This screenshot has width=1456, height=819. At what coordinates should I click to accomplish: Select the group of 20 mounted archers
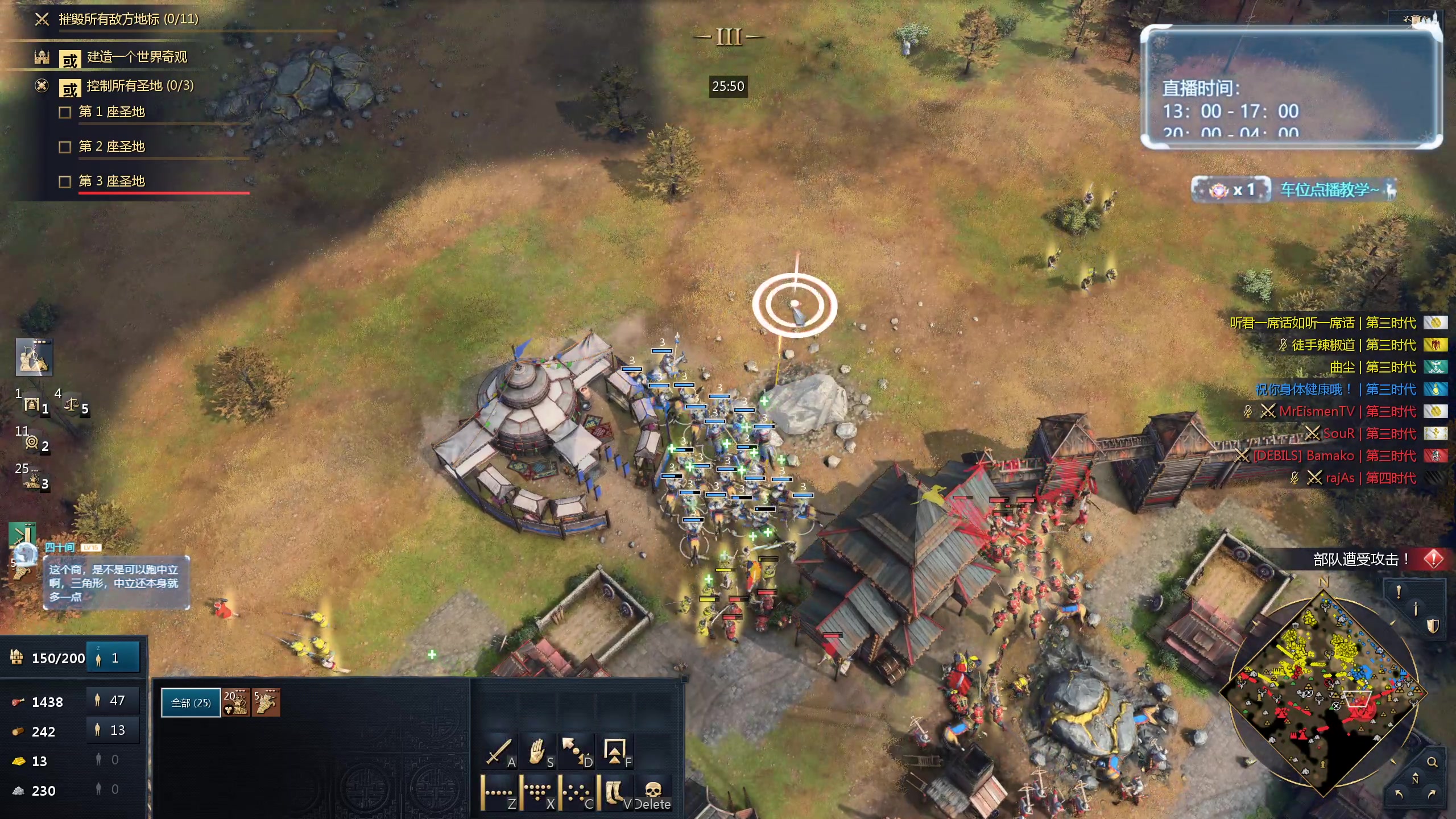pos(235,703)
